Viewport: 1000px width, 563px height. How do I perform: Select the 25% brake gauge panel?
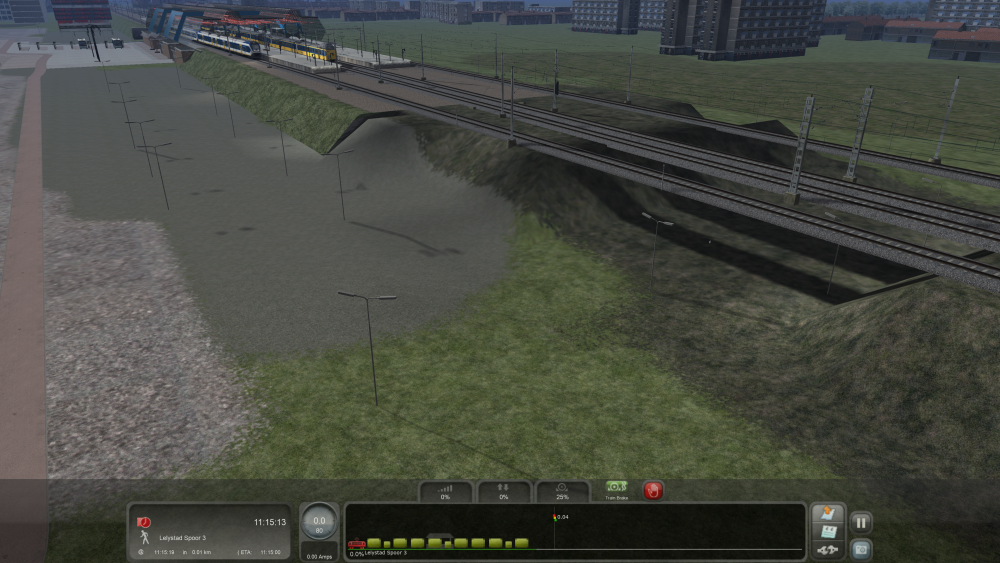click(562, 491)
